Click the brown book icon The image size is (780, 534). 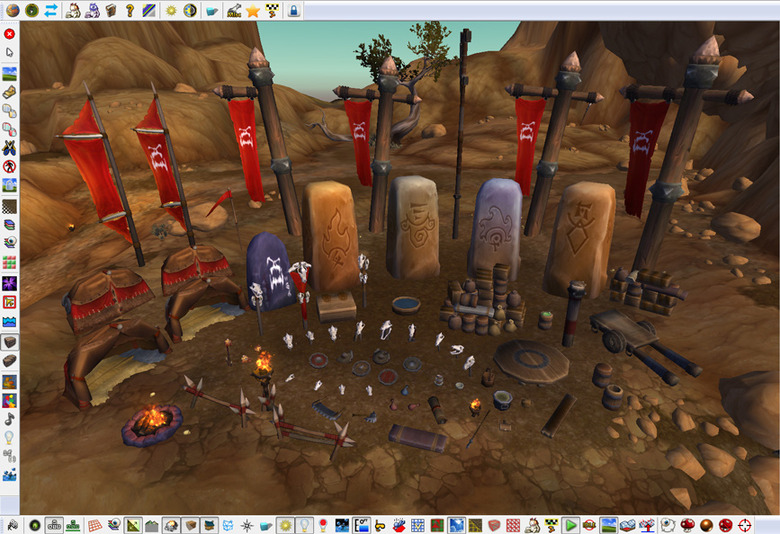[109, 10]
